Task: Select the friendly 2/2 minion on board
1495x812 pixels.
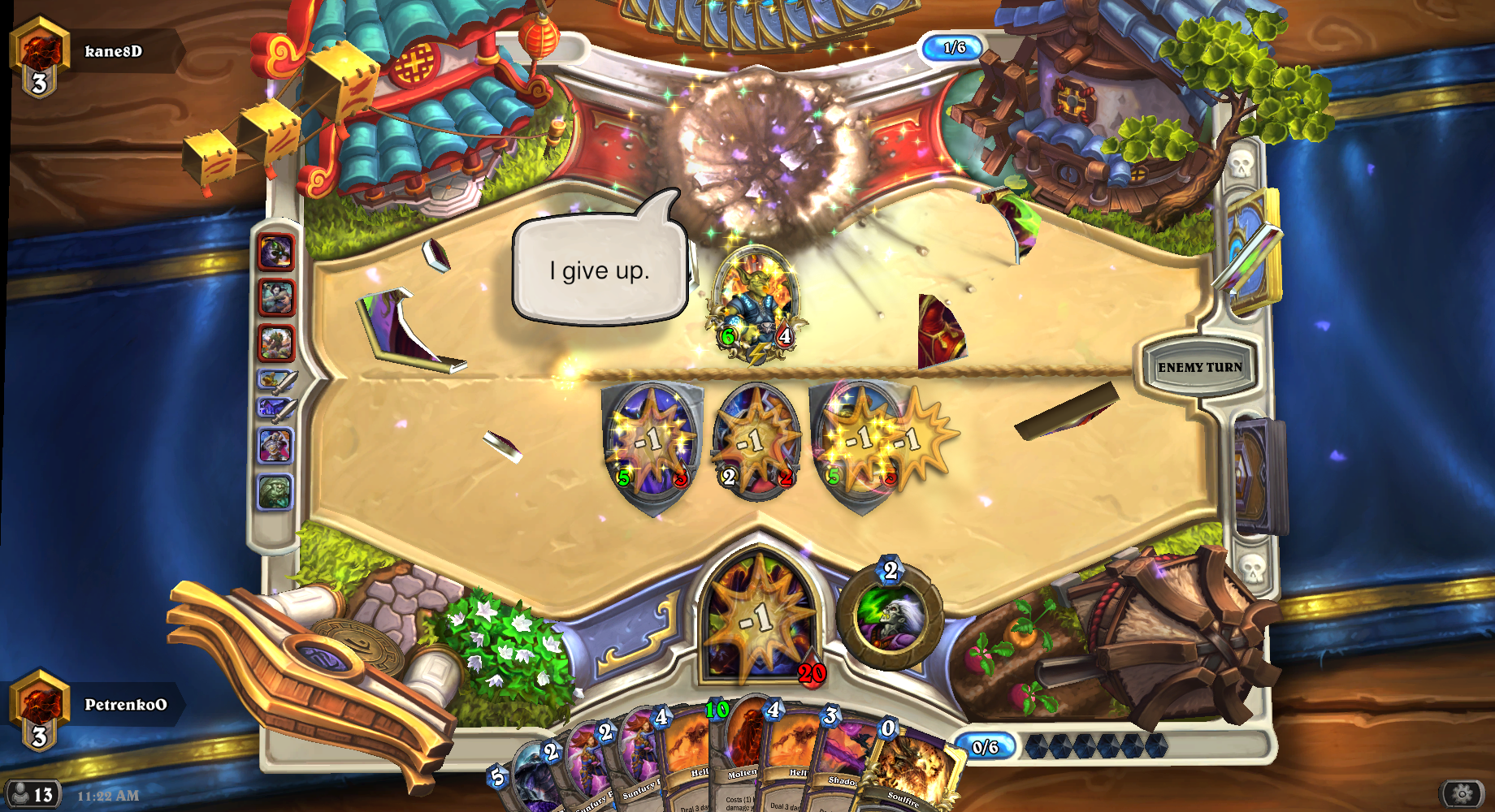Action: tap(756, 443)
